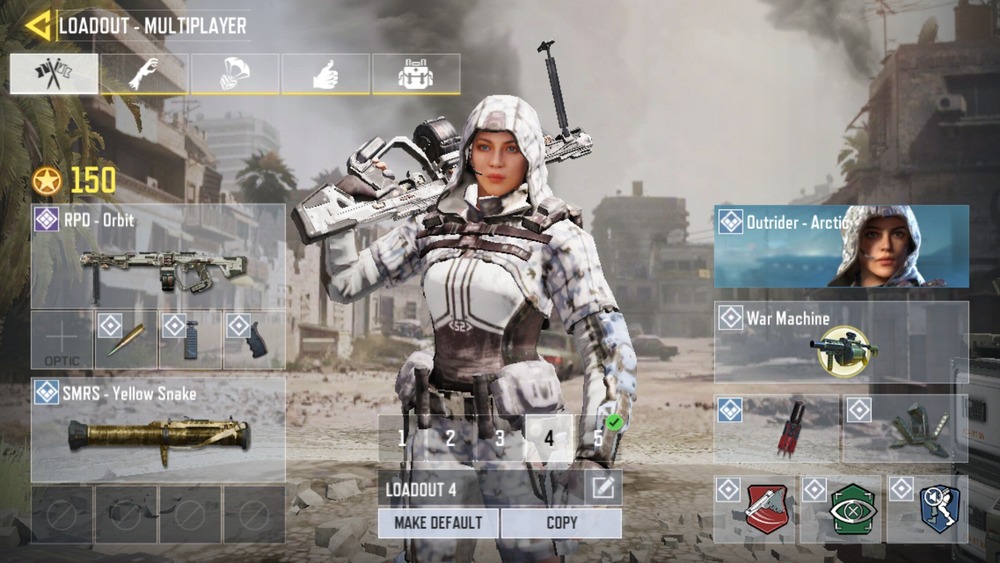The width and height of the screenshot is (1000, 563).
Task: Open the parachute tab
Action: click(235, 74)
